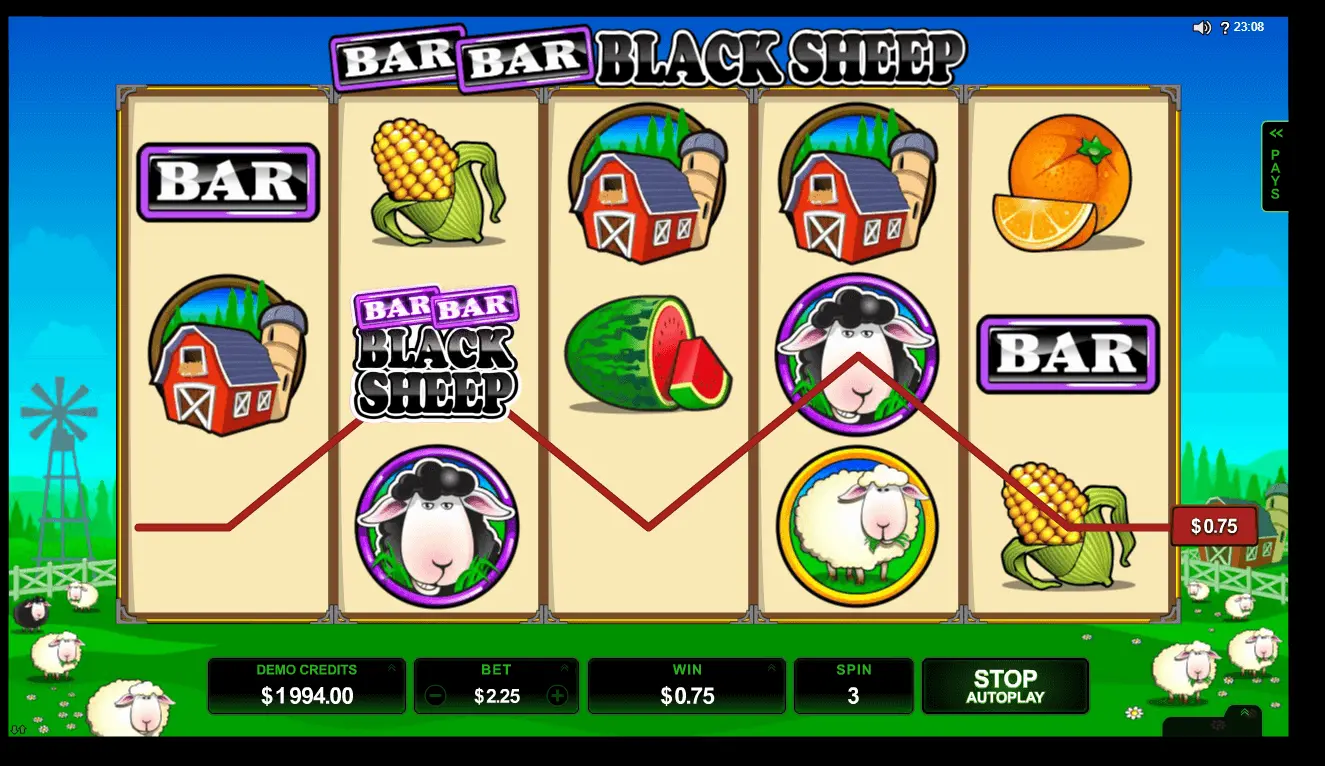Viewport: 1325px width, 766px height.
Task: Toggle sound with the speaker icon
Action: 1202,28
